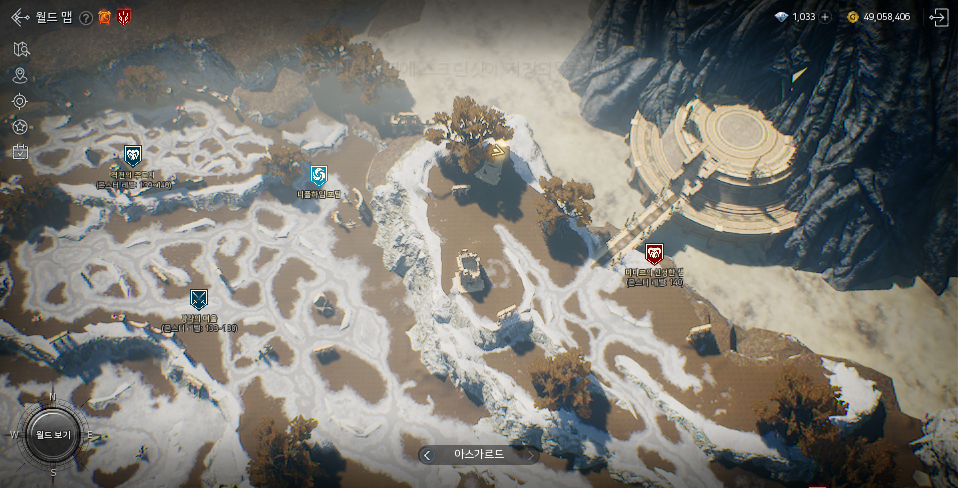Viewport: 958px width, 488px height.
Task: Select the white wolf shield map marker
Action: (132, 155)
